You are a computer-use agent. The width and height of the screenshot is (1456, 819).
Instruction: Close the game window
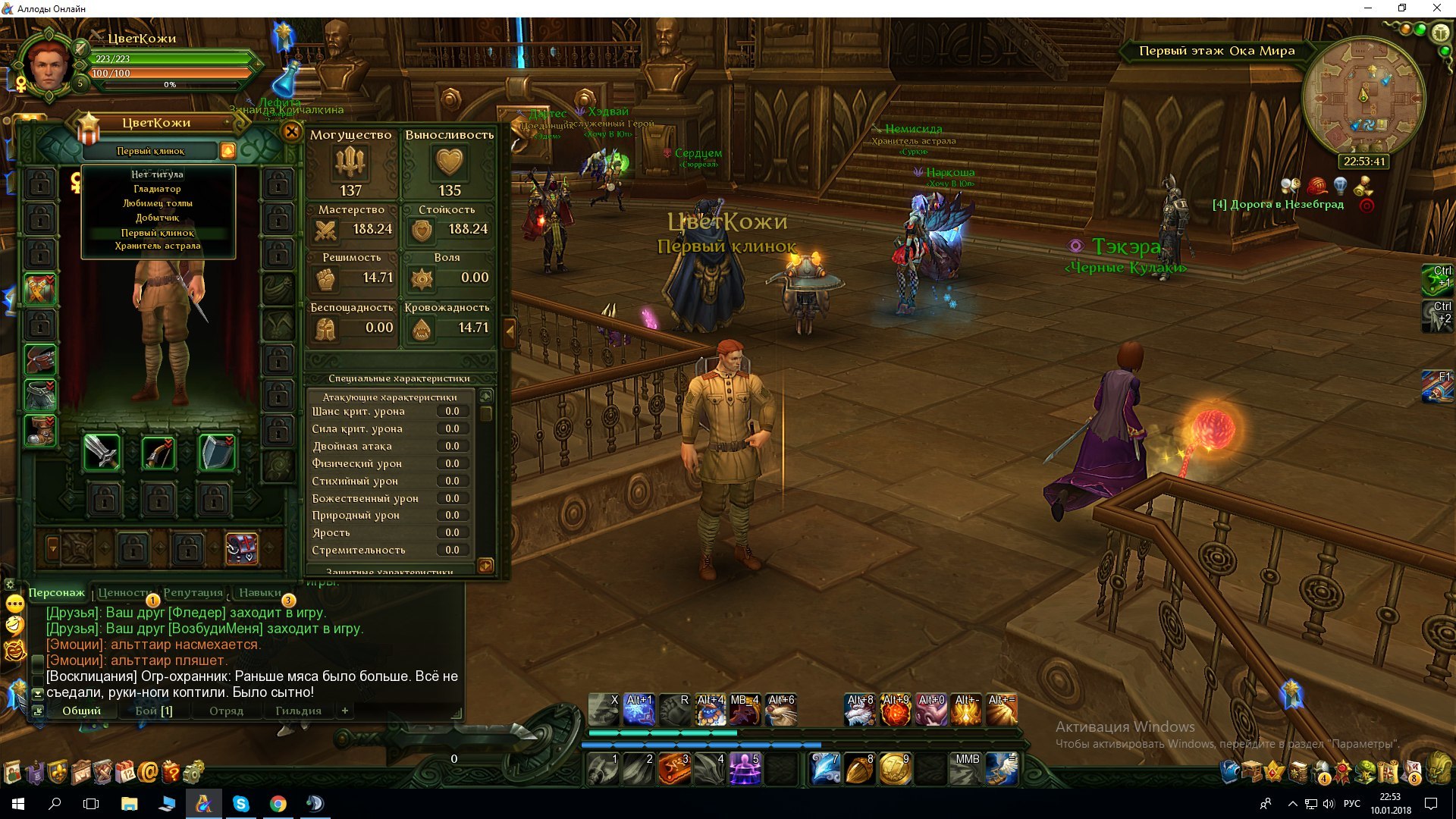[x=1436, y=8]
